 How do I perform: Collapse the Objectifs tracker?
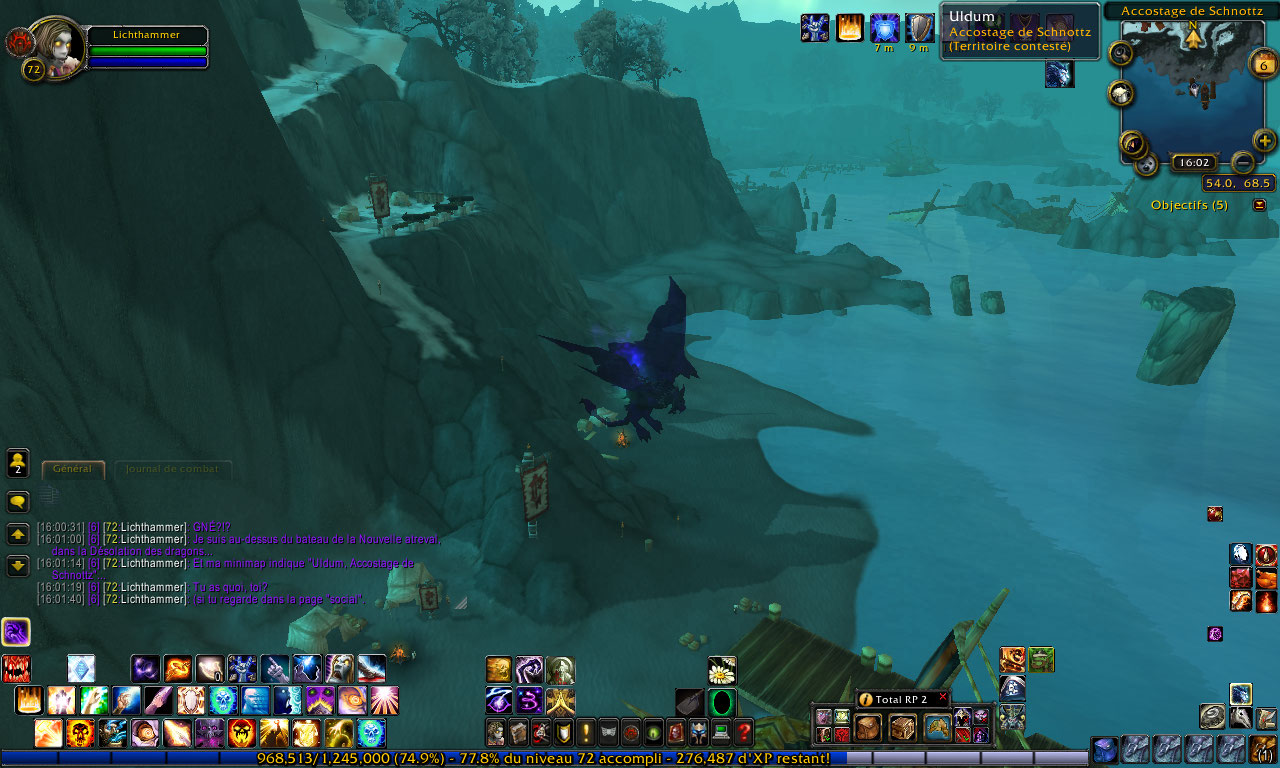point(1259,205)
